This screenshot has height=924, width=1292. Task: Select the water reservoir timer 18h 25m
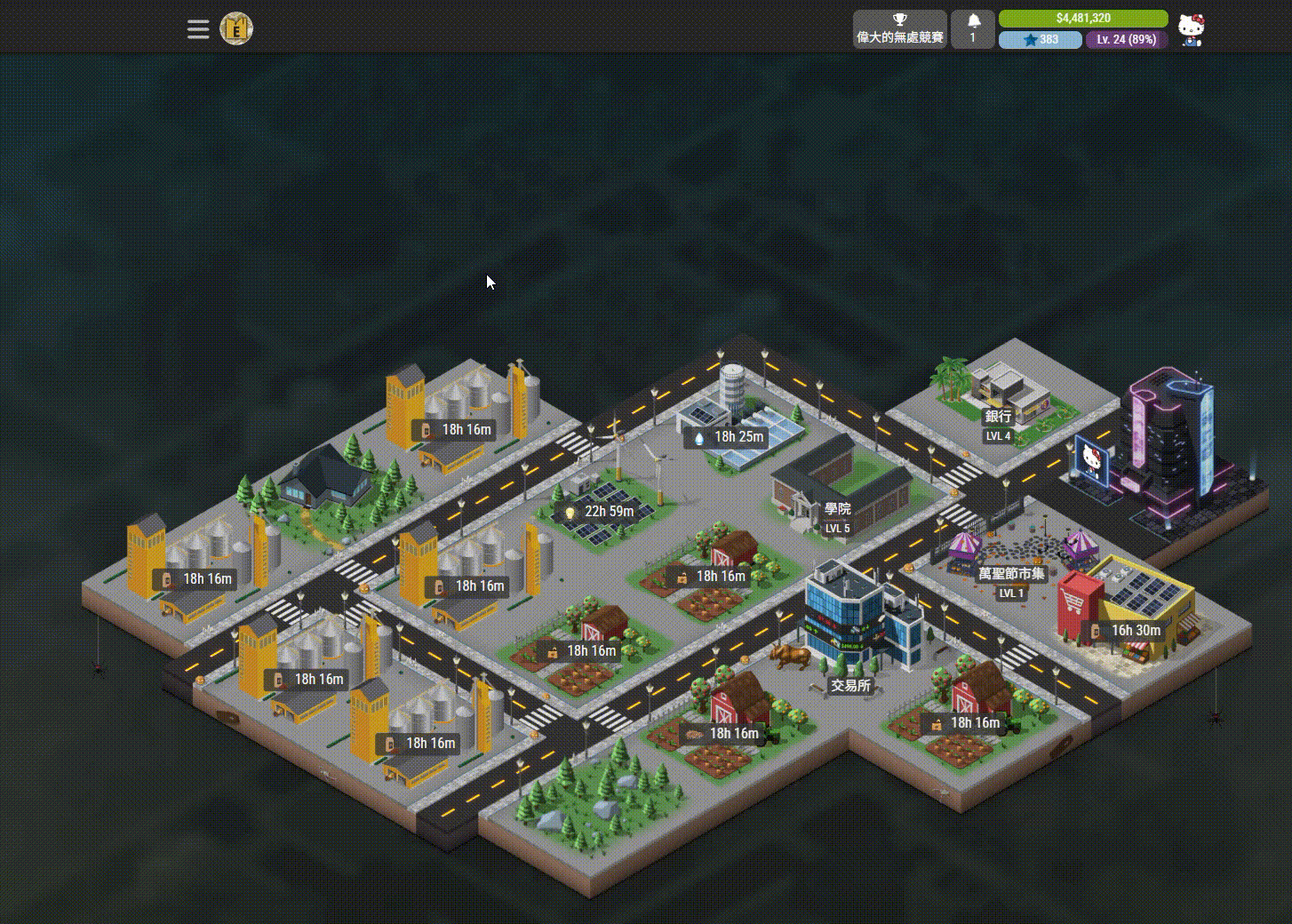(x=730, y=437)
